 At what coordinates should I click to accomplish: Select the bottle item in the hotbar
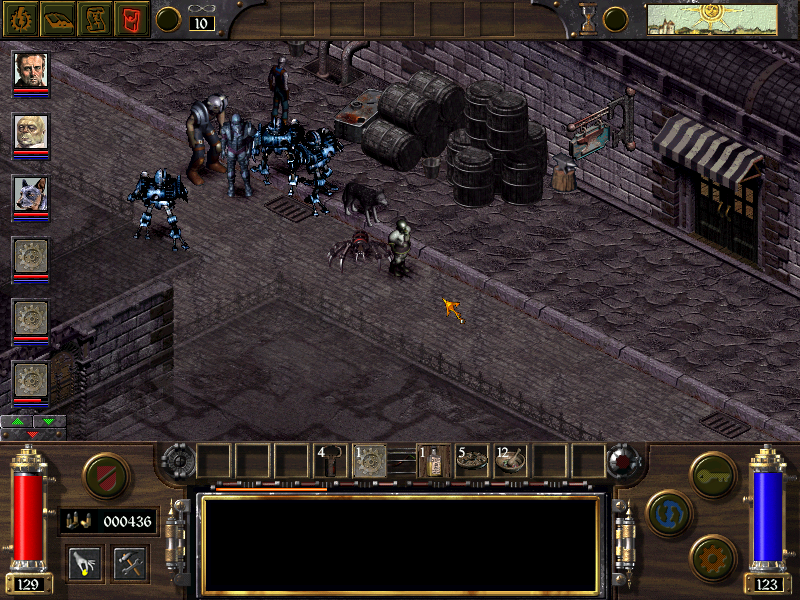tap(433, 460)
